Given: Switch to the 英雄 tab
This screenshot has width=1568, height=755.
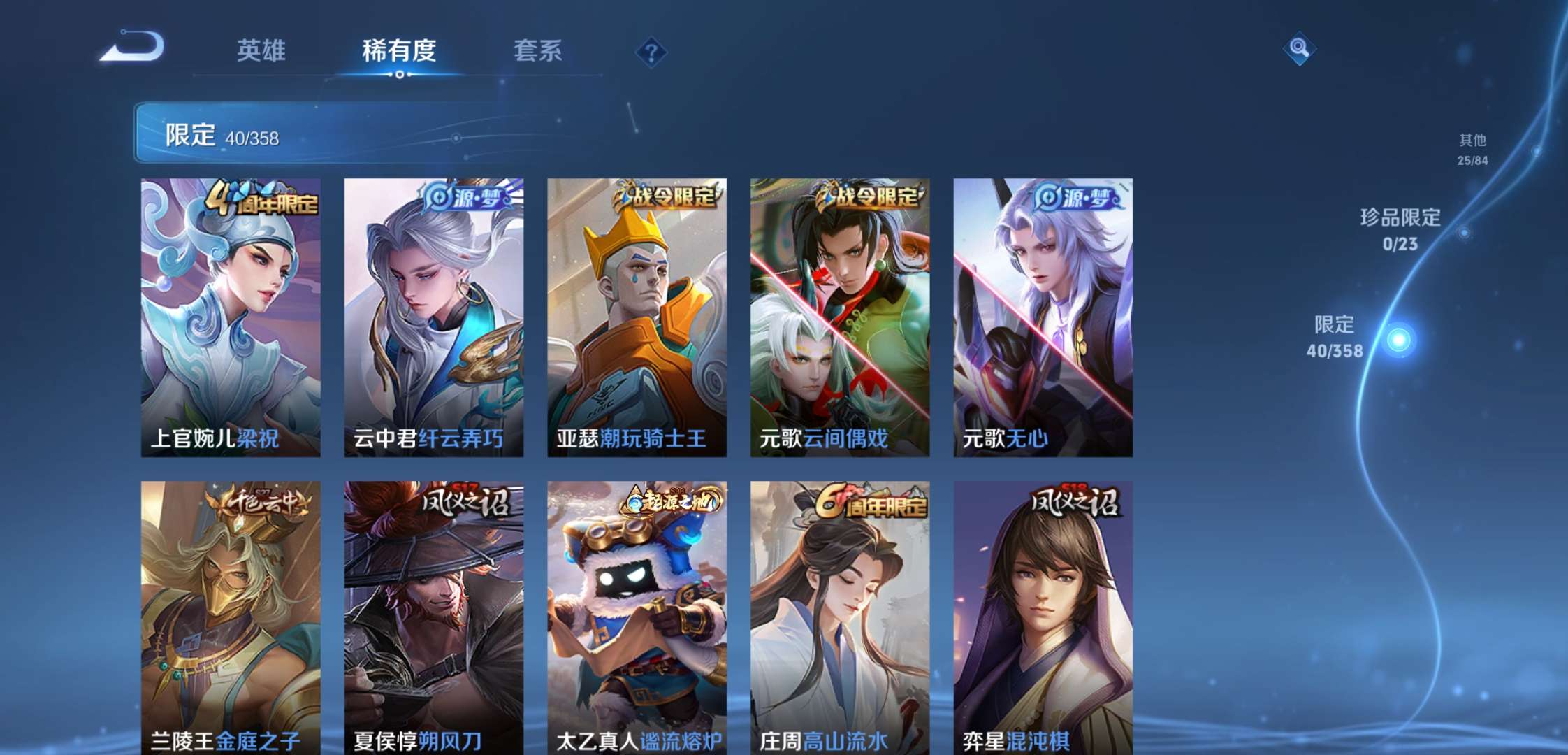Looking at the screenshot, I should click(262, 50).
